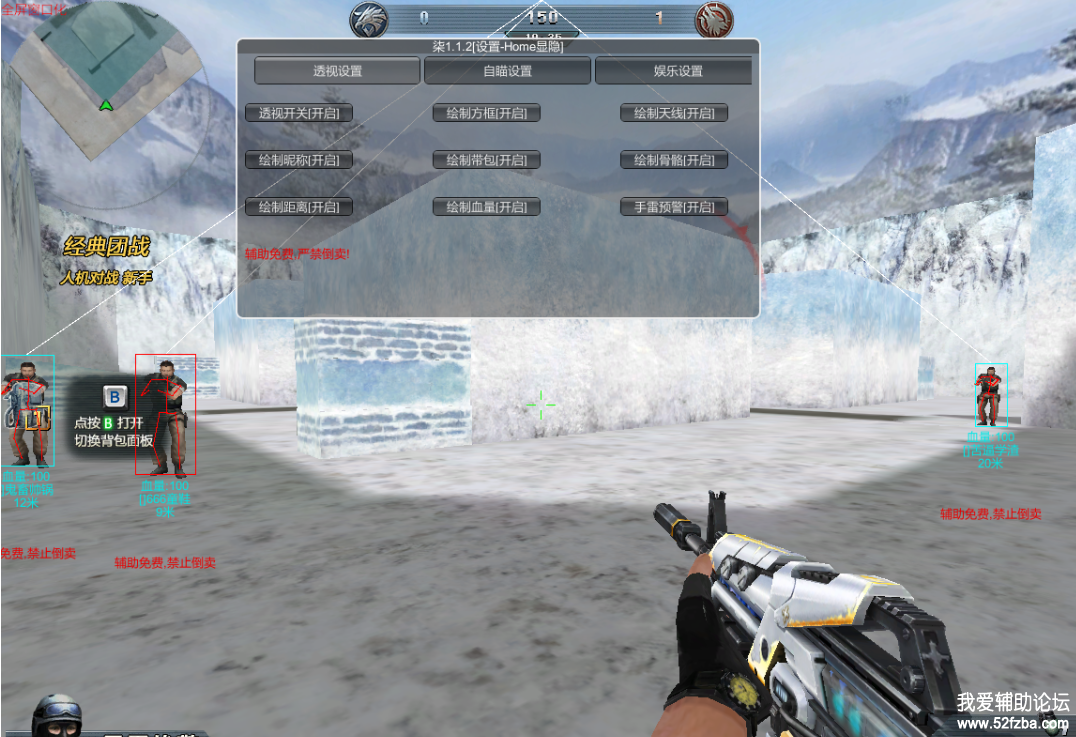
Task: Toggle the 绘制血量 health display
Action: coord(487,207)
